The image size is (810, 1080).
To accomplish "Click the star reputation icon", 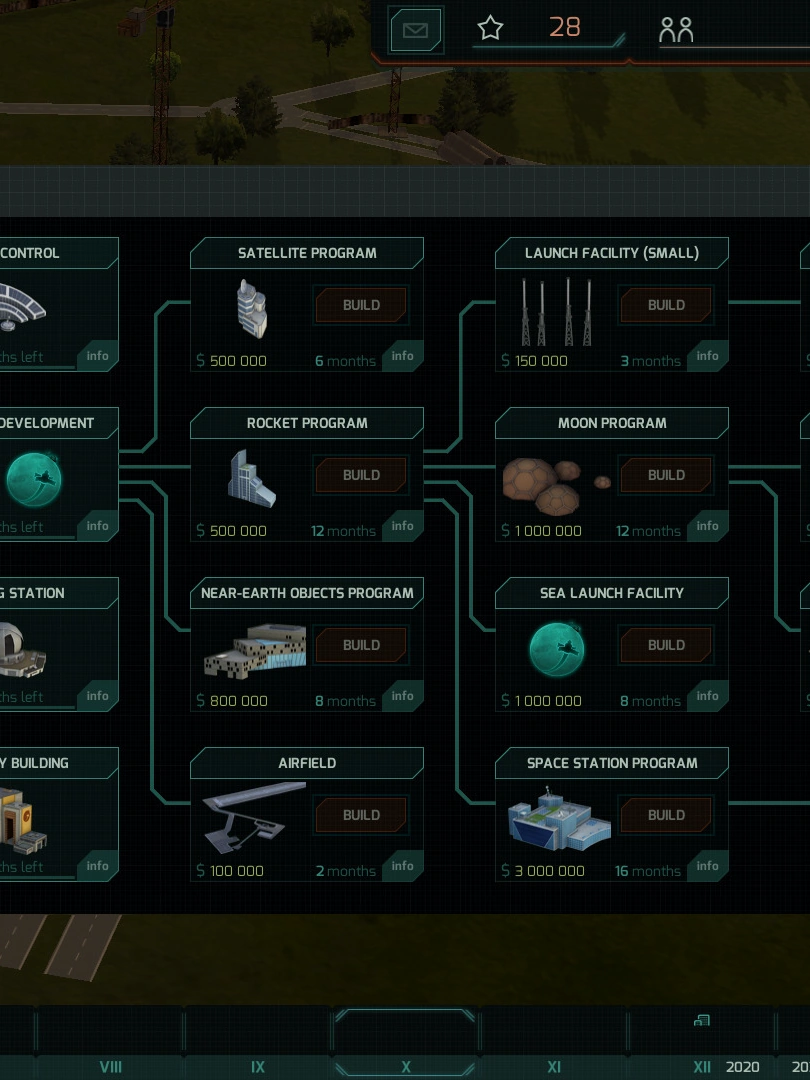I will (490, 28).
